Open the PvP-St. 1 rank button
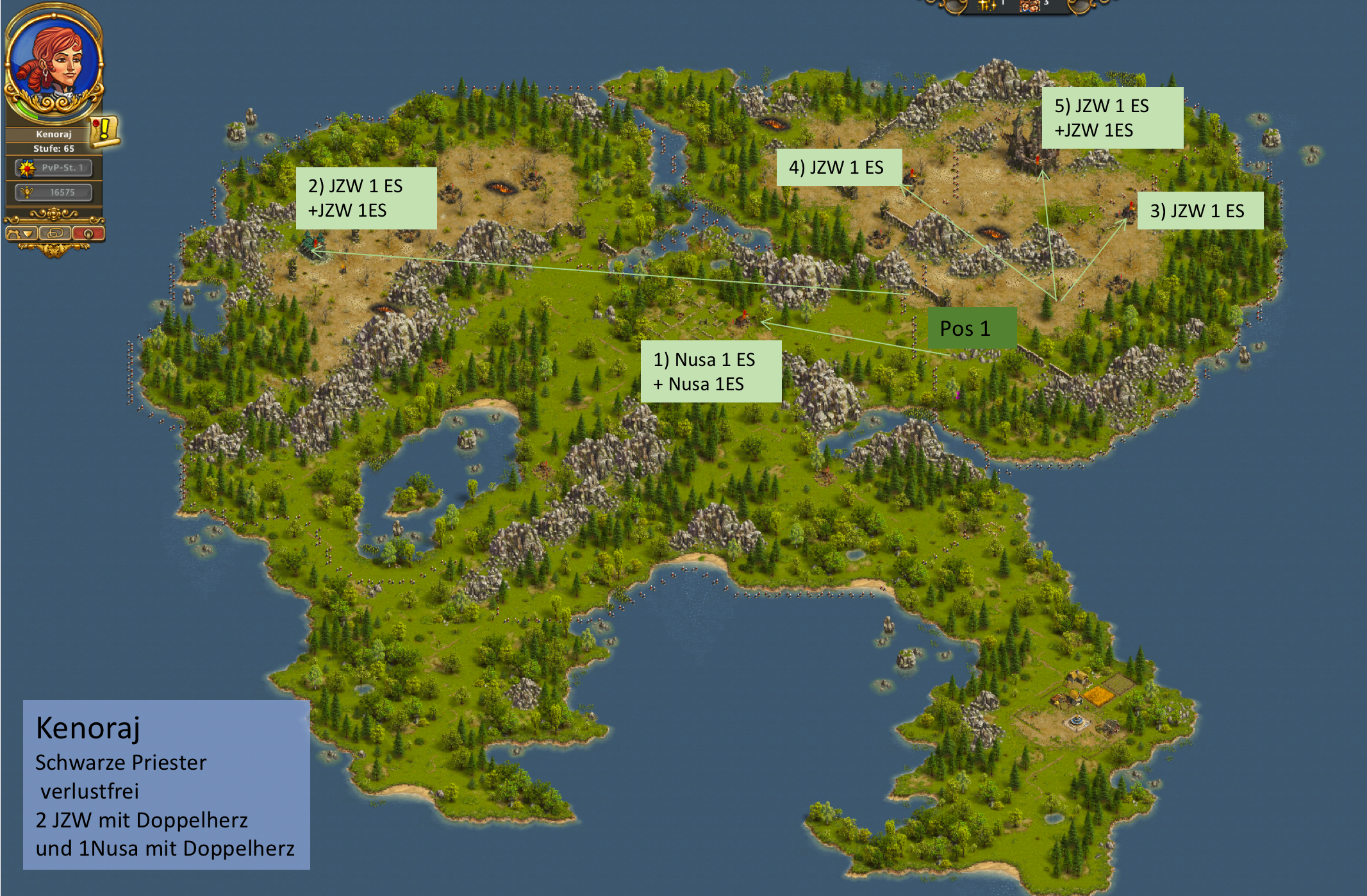This screenshot has height=896, width=1367. 54,168
